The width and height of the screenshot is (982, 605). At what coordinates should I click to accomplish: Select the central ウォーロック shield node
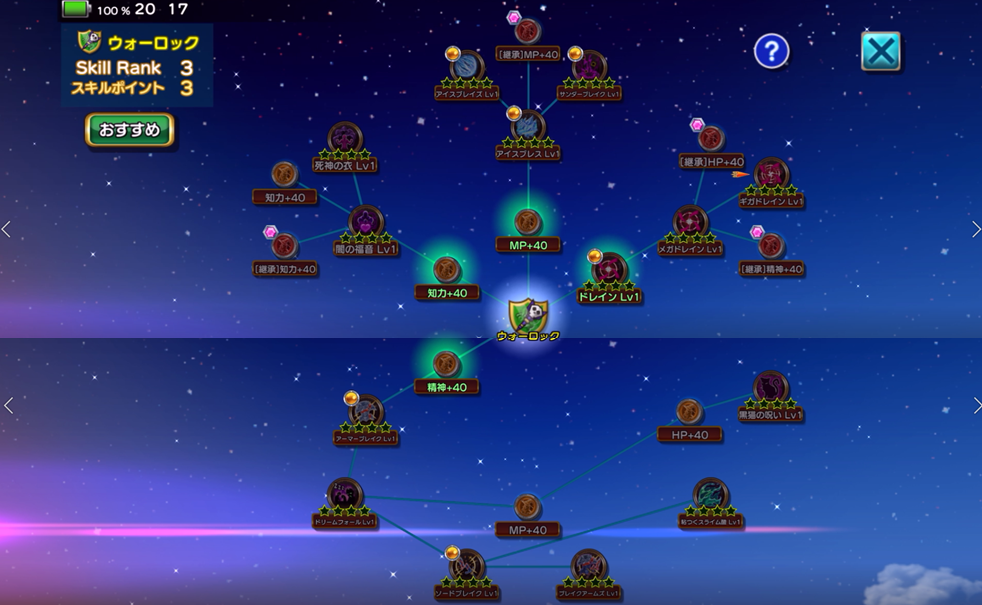528,316
